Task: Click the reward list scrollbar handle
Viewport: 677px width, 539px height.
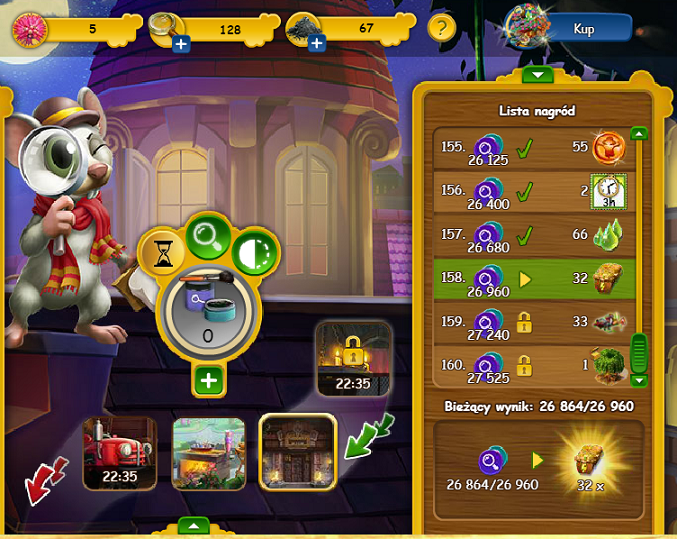Action: point(639,351)
